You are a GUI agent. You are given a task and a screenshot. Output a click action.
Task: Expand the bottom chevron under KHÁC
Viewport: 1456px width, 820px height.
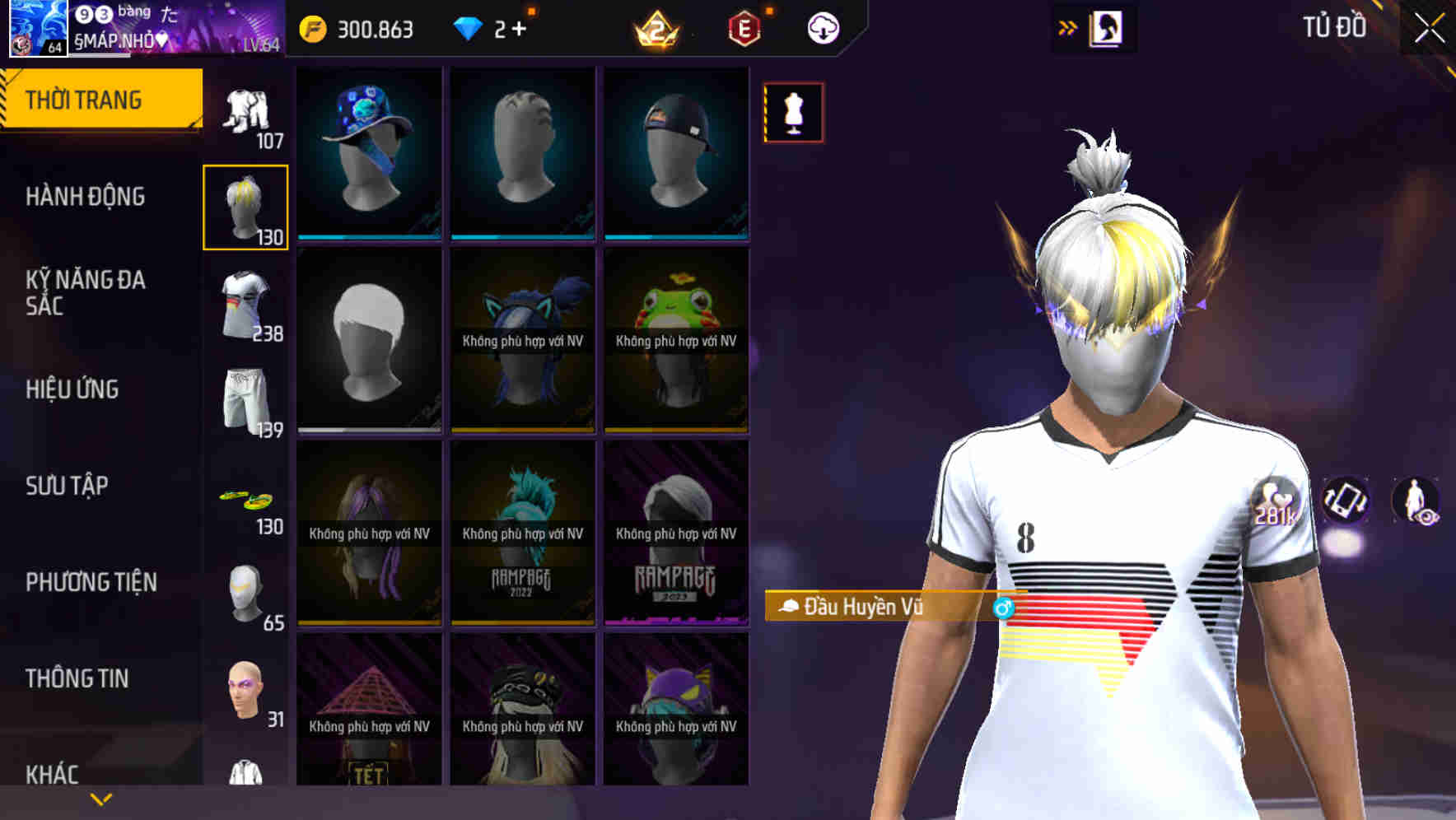click(x=101, y=797)
